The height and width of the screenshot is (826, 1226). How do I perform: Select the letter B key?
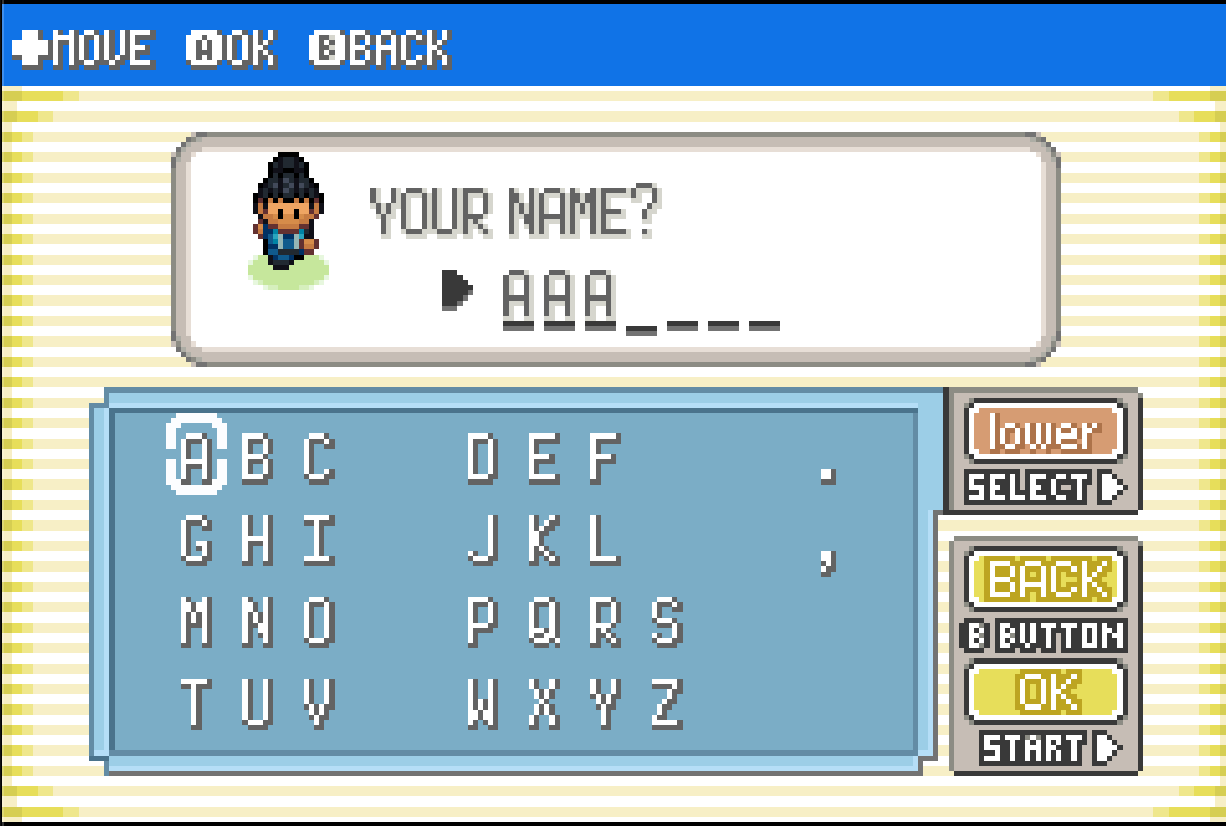click(x=257, y=460)
